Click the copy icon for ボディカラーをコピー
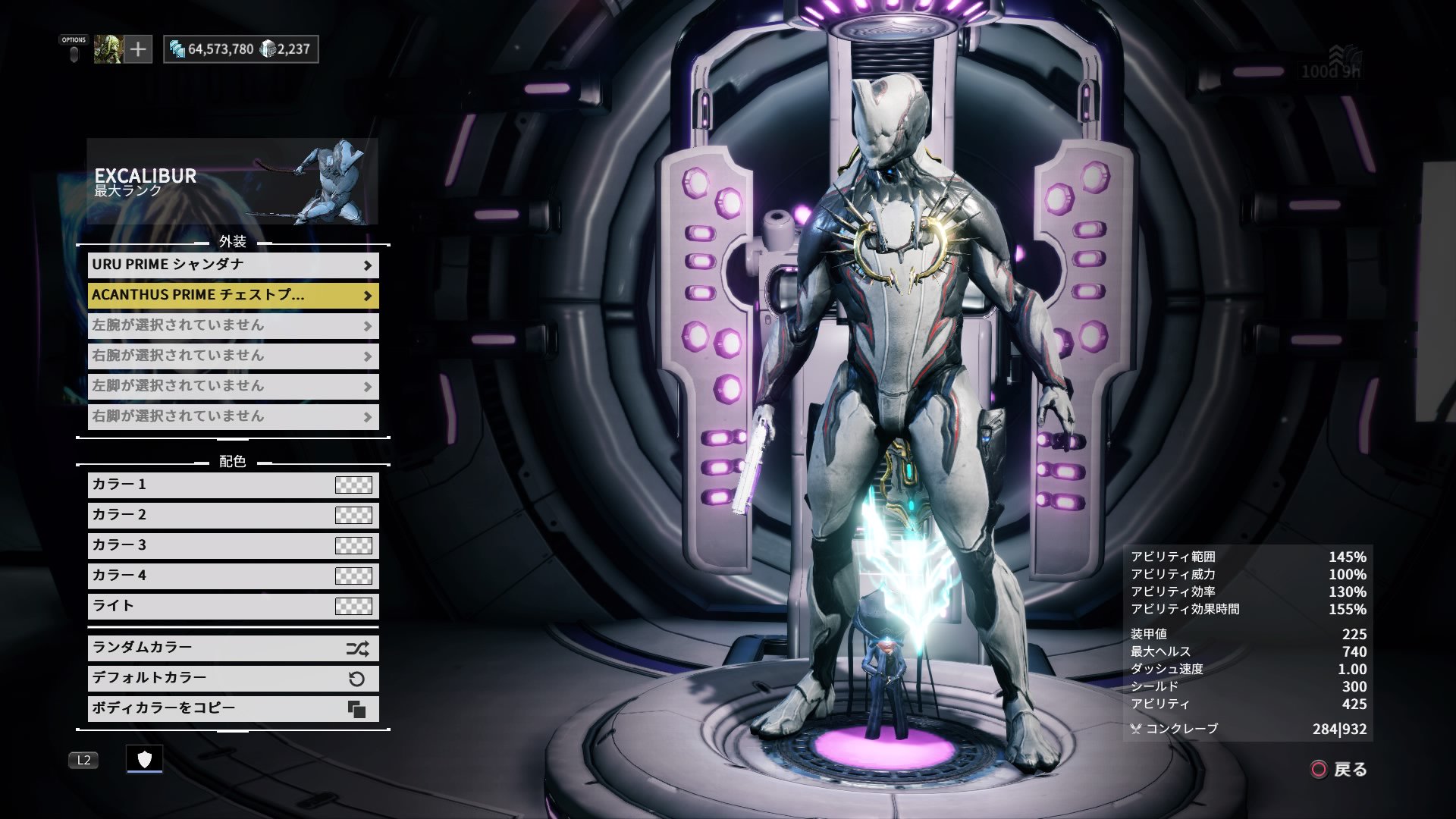 click(x=357, y=708)
